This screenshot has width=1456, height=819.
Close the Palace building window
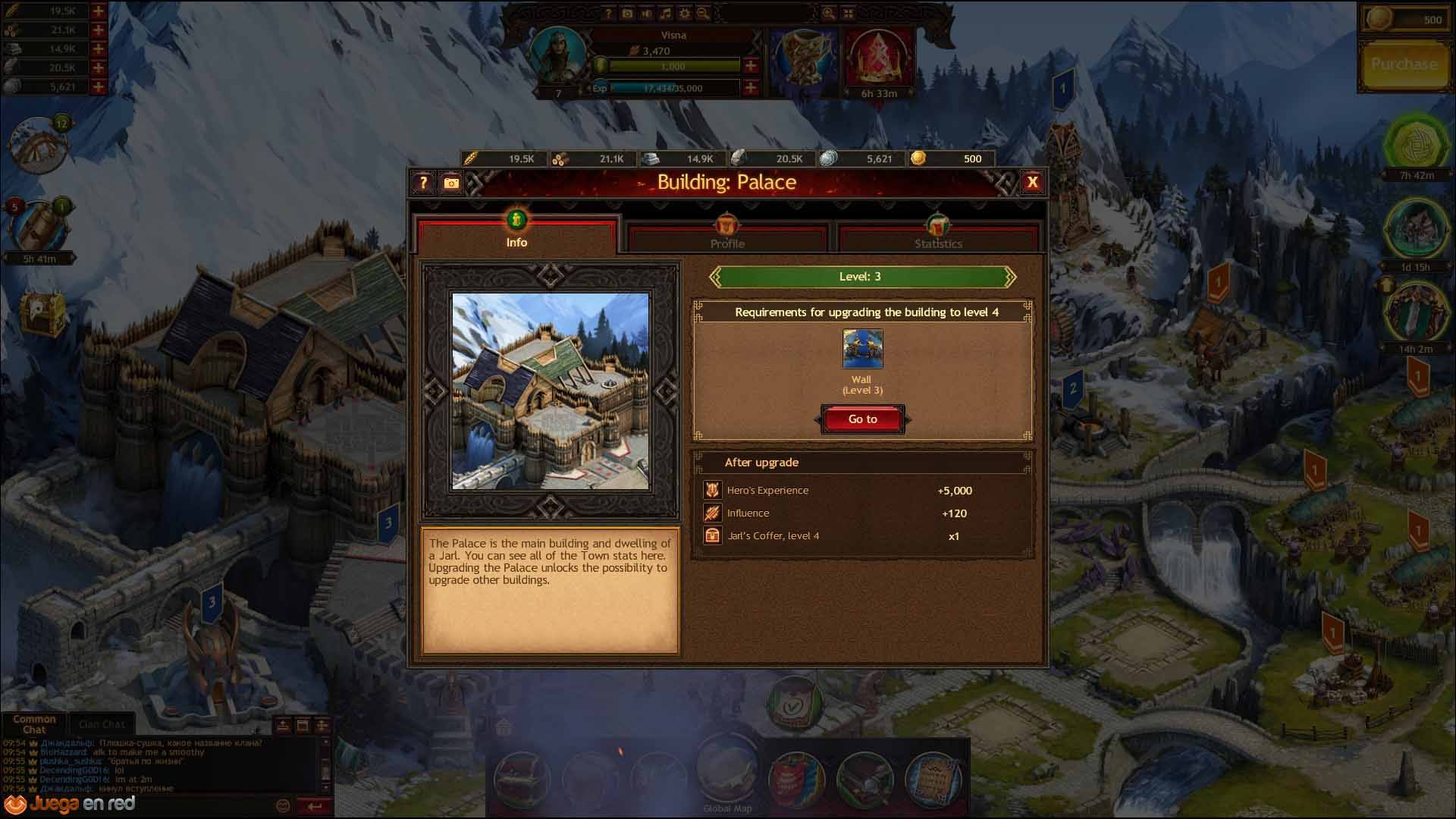coord(1032,183)
